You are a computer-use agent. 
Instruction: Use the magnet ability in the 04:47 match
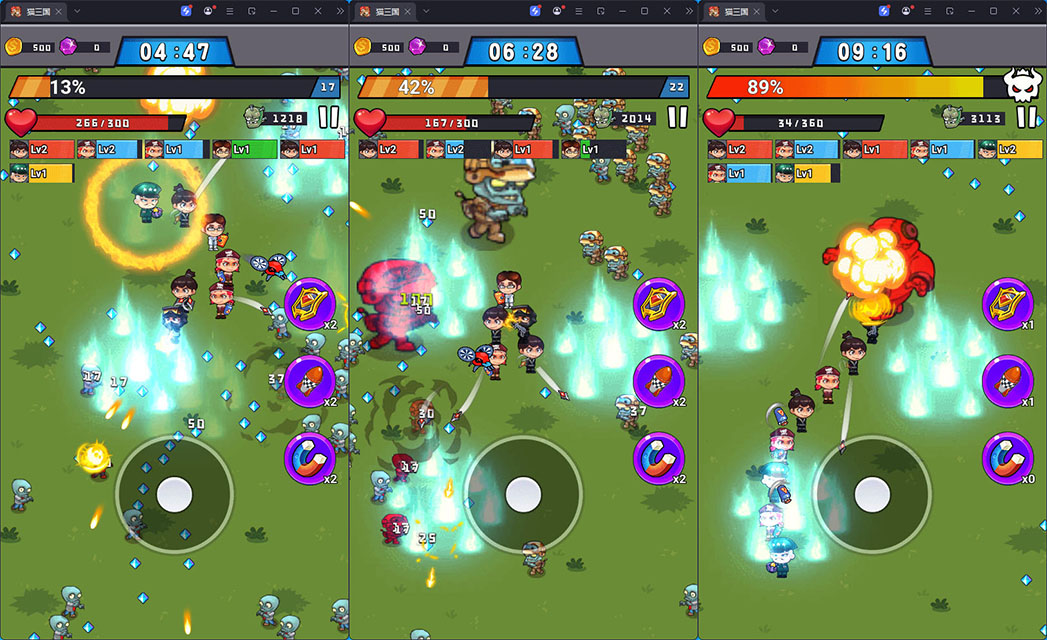[310, 458]
